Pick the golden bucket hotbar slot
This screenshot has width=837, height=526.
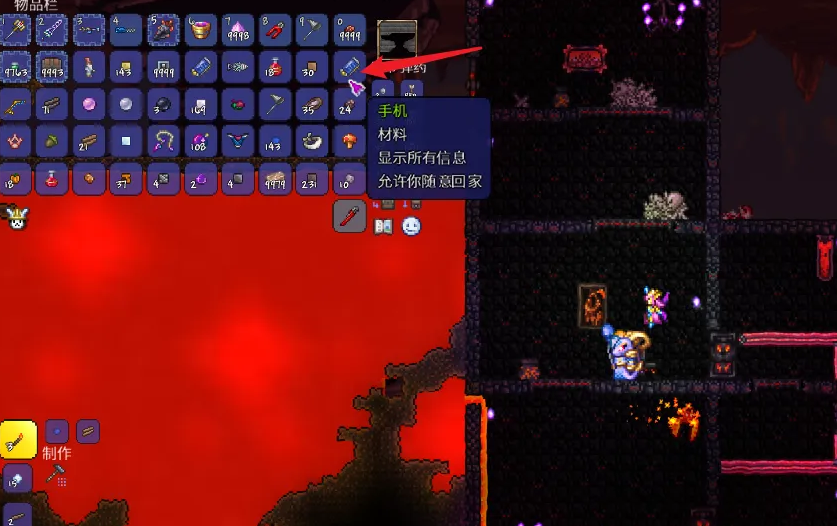pyautogui.click(x=200, y=29)
